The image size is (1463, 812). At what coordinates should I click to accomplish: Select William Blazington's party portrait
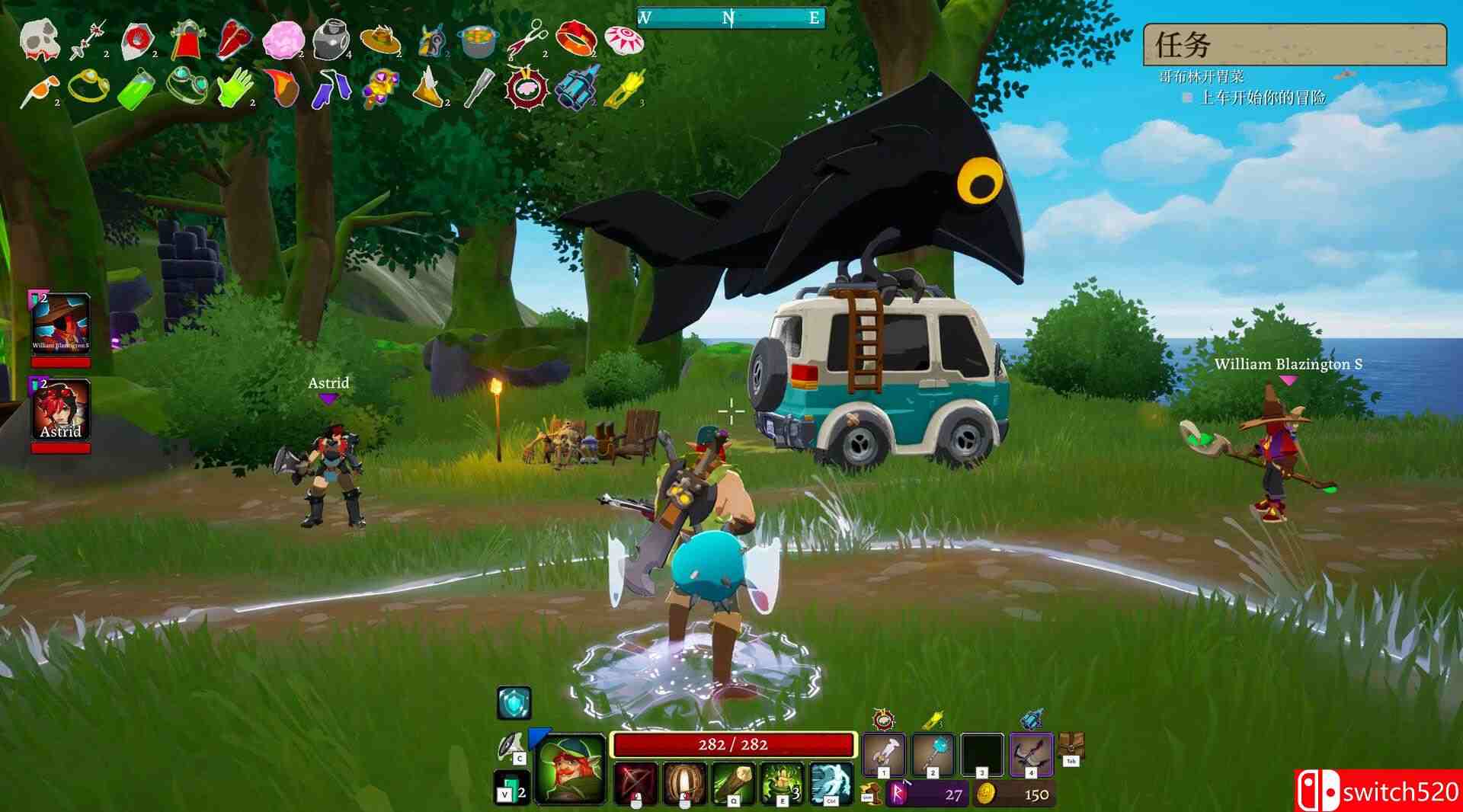pyautogui.click(x=61, y=323)
